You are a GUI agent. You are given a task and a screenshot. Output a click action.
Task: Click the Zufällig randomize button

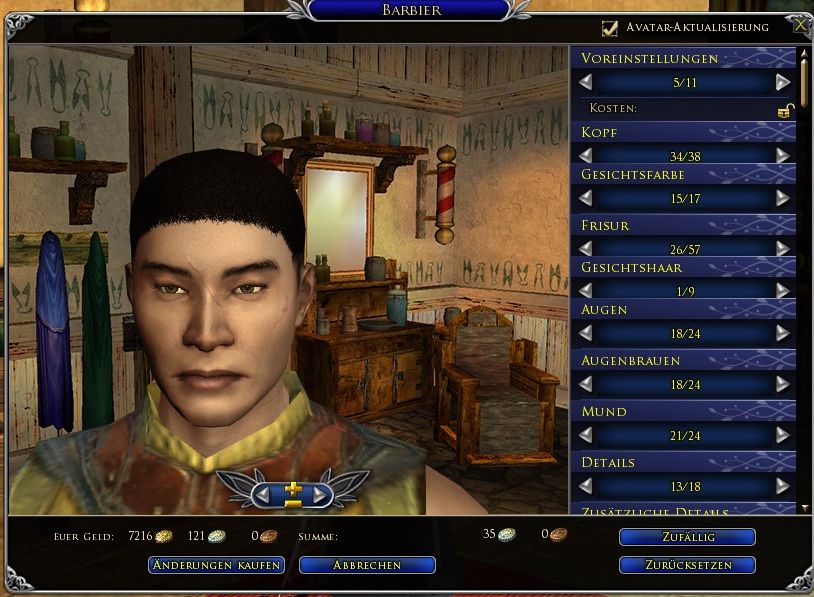pos(687,537)
